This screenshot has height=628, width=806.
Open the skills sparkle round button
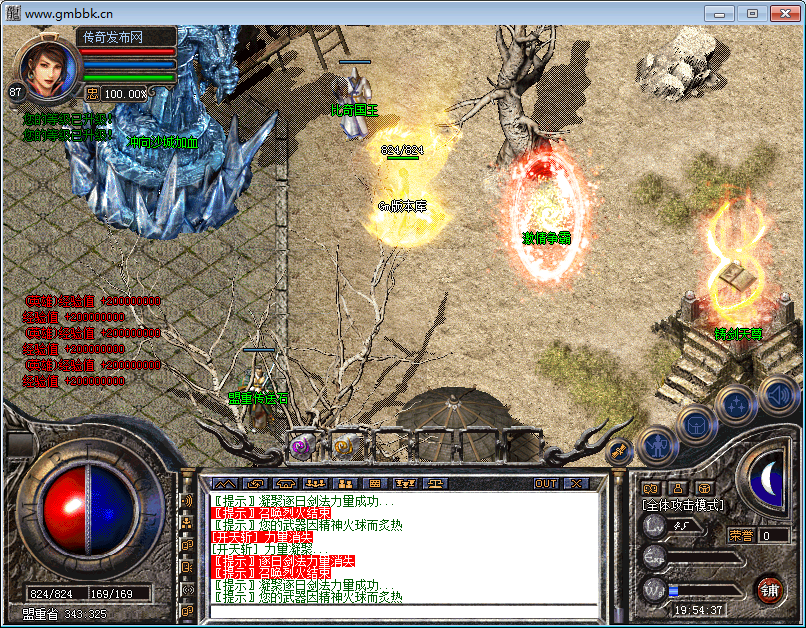coord(735,404)
